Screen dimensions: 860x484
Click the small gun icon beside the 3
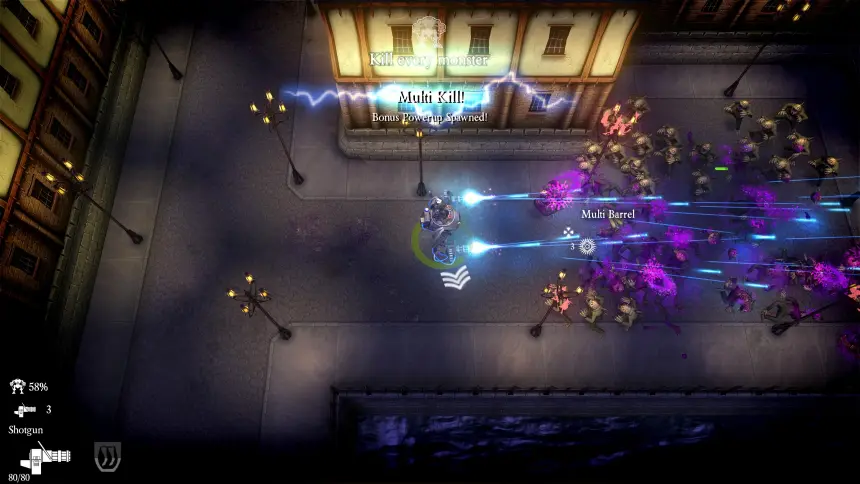coord(24,409)
